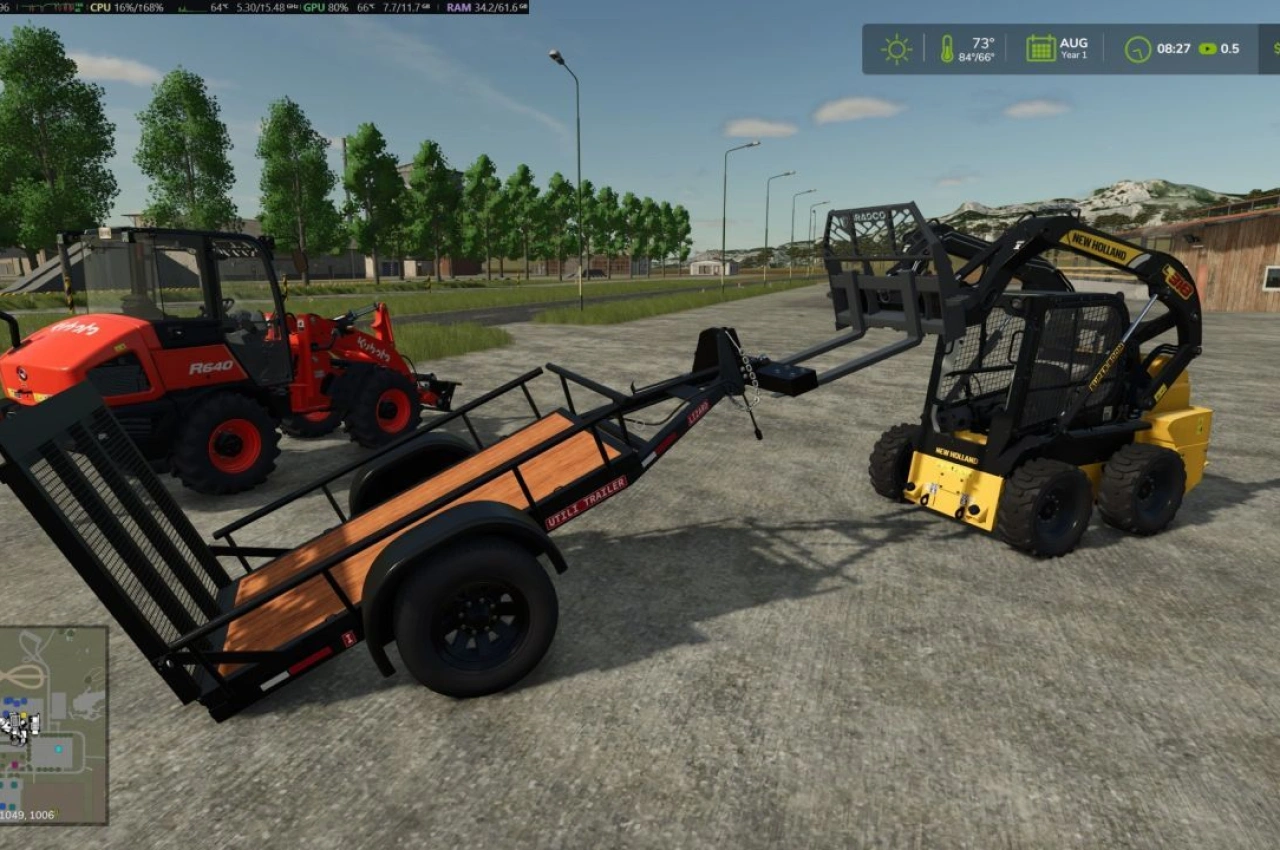Open the top-right HUD info bar

click(1060, 46)
